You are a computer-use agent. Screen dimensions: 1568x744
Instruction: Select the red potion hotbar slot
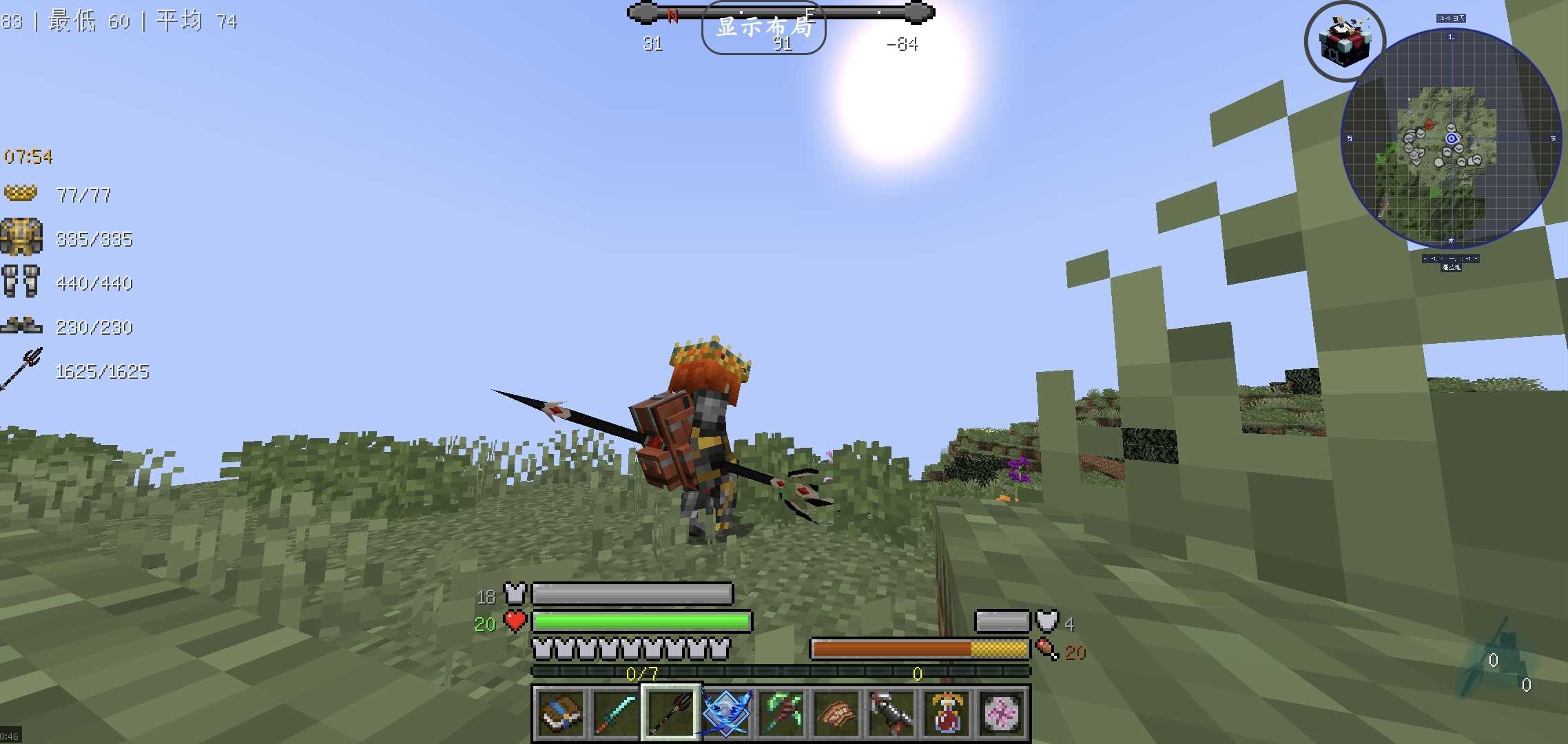[x=947, y=713]
